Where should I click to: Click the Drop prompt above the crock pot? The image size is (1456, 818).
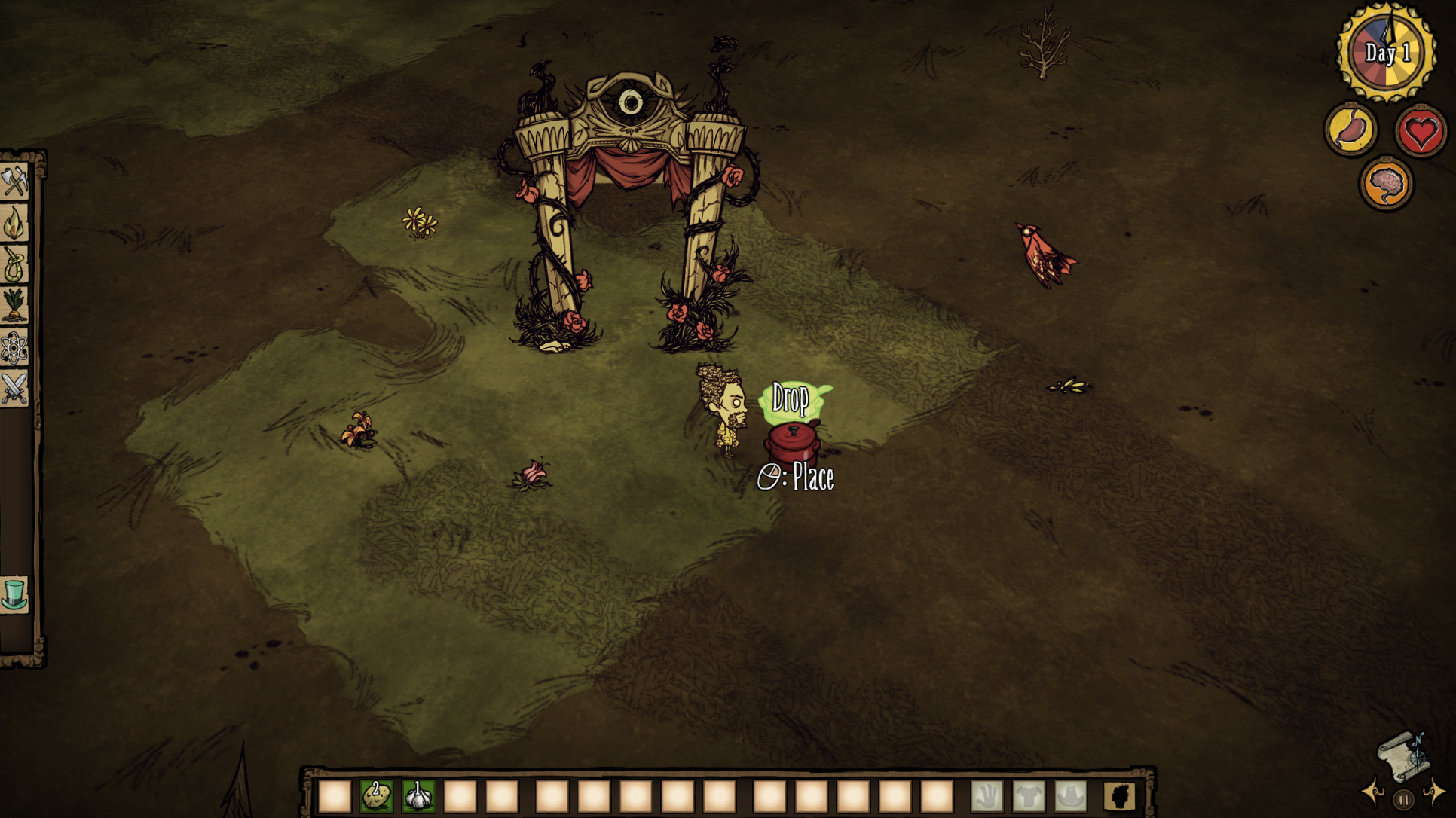click(790, 399)
